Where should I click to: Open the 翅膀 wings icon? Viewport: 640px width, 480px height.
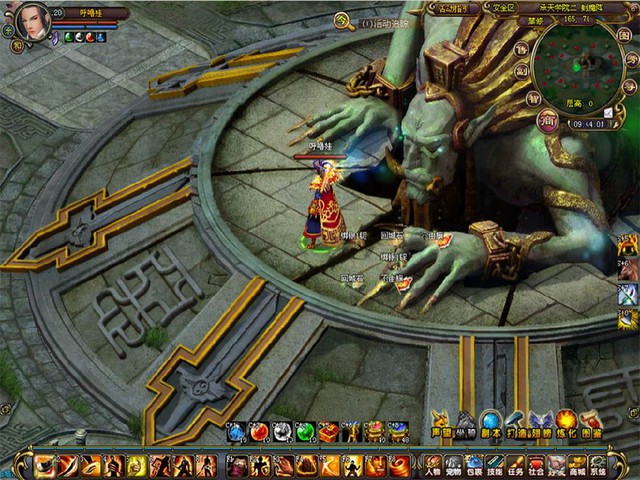tap(540, 423)
